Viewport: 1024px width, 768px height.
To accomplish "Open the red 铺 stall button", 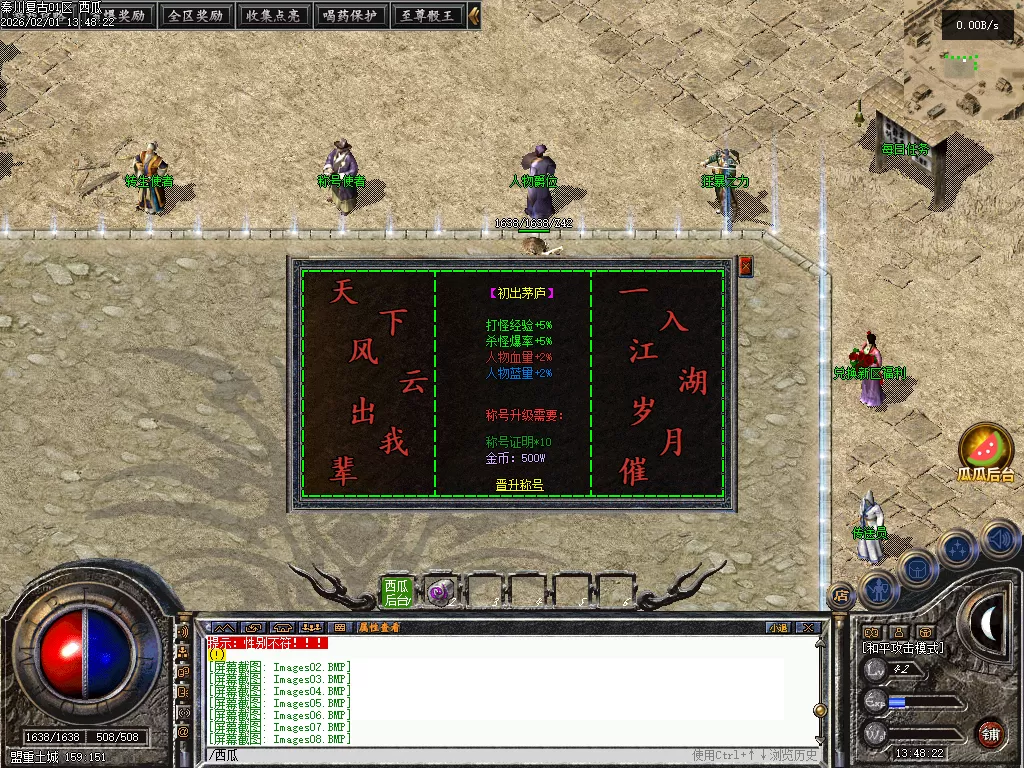I will [990, 733].
